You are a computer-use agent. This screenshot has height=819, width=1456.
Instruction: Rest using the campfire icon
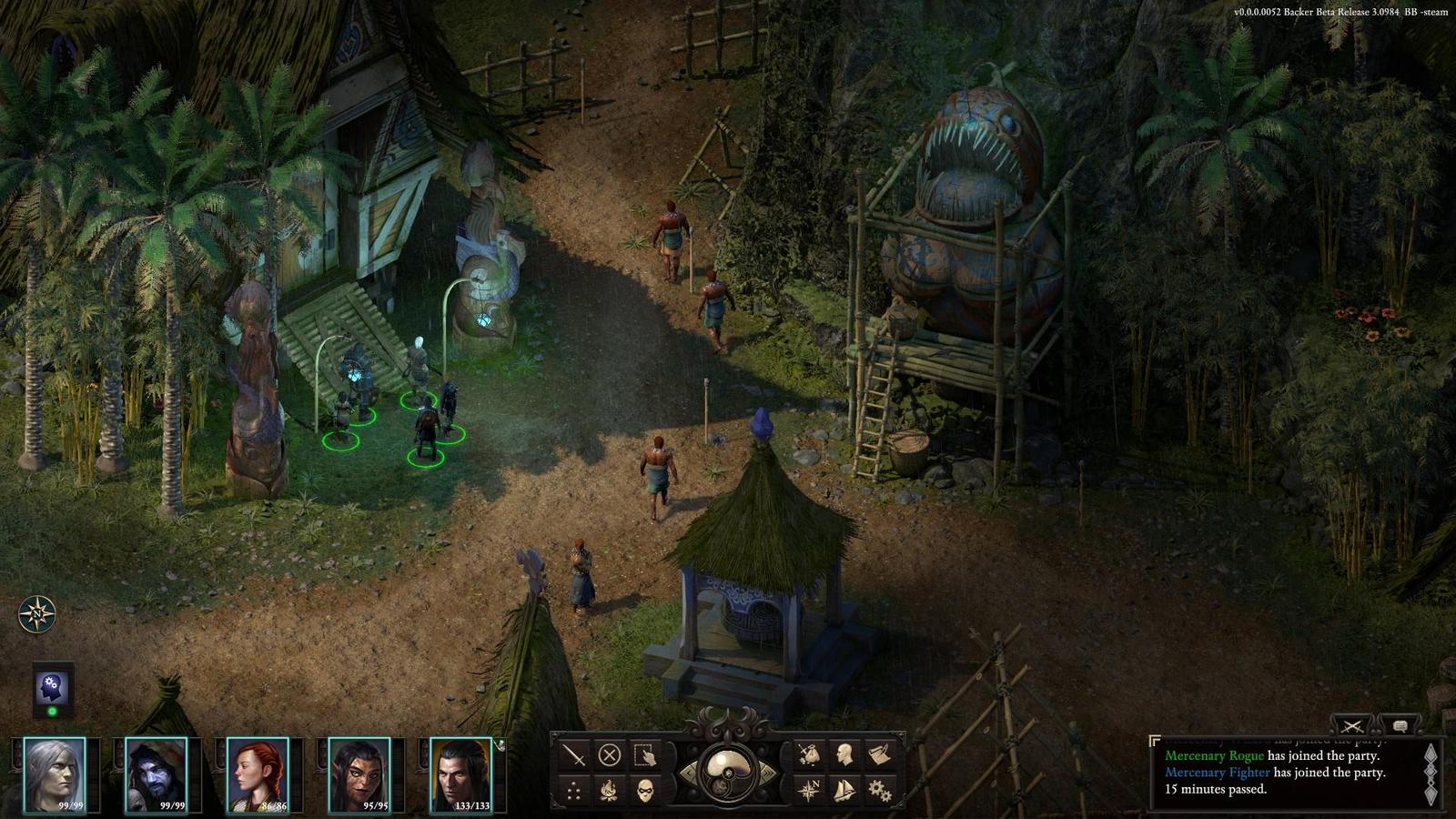tap(609, 790)
